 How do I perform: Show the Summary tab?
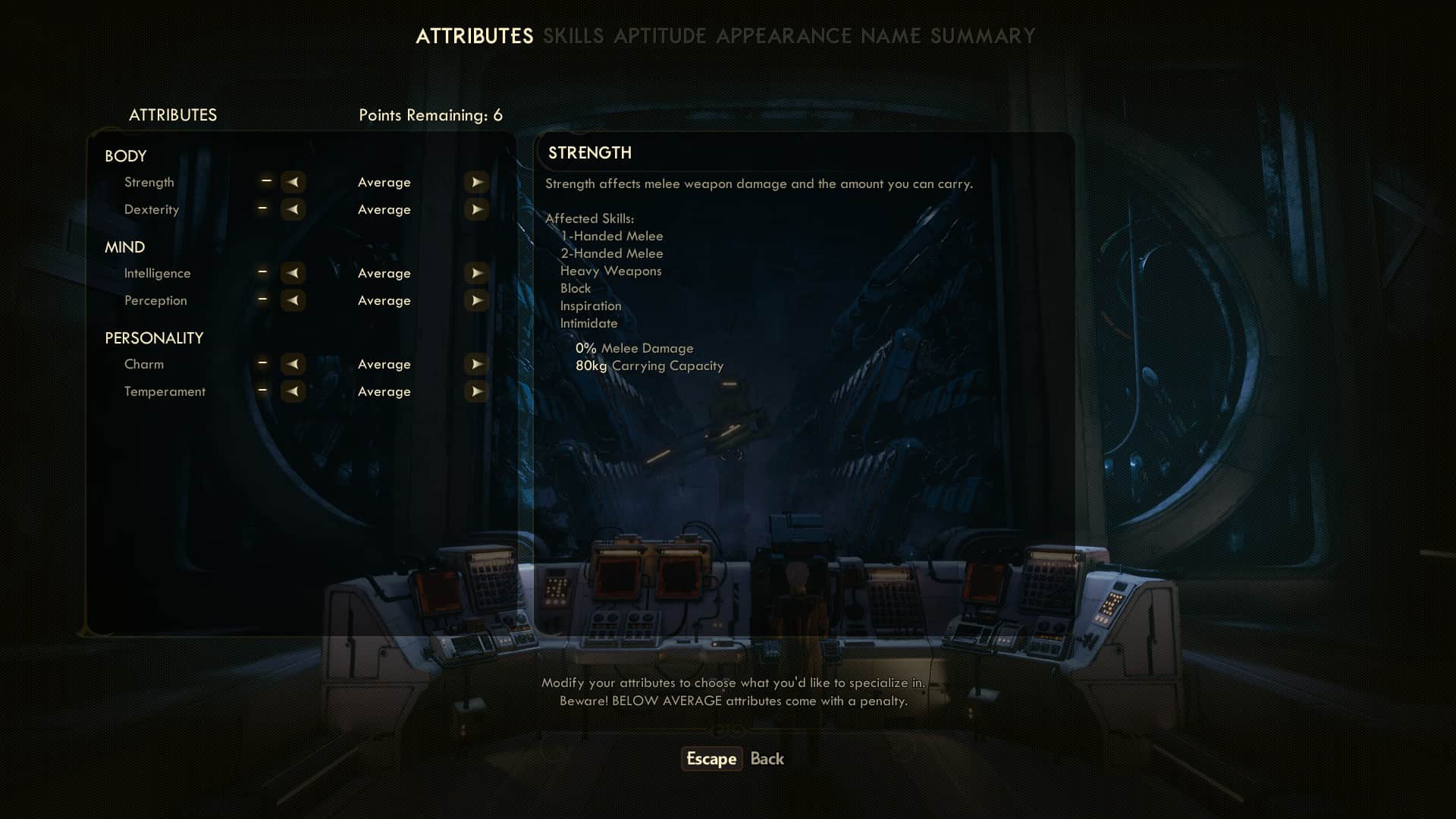982,36
